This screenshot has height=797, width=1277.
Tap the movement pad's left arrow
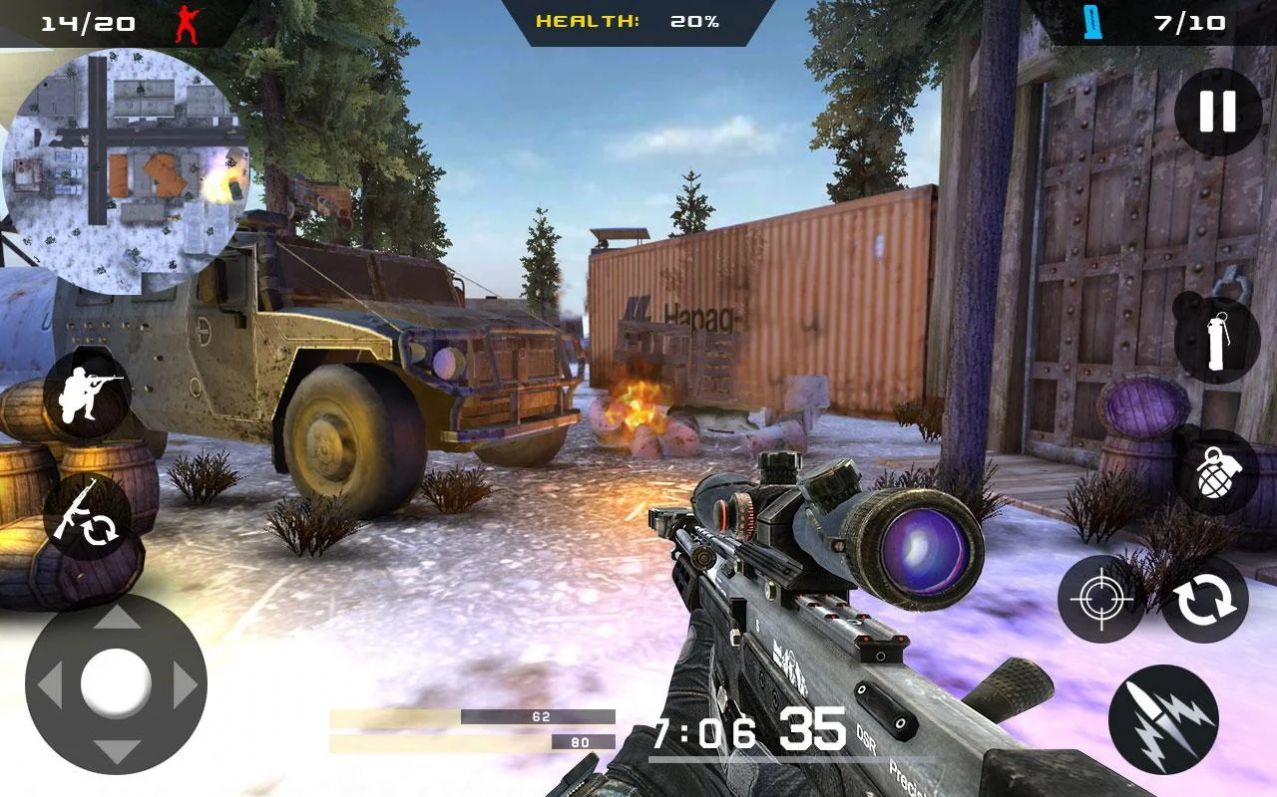[x=49, y=685]
